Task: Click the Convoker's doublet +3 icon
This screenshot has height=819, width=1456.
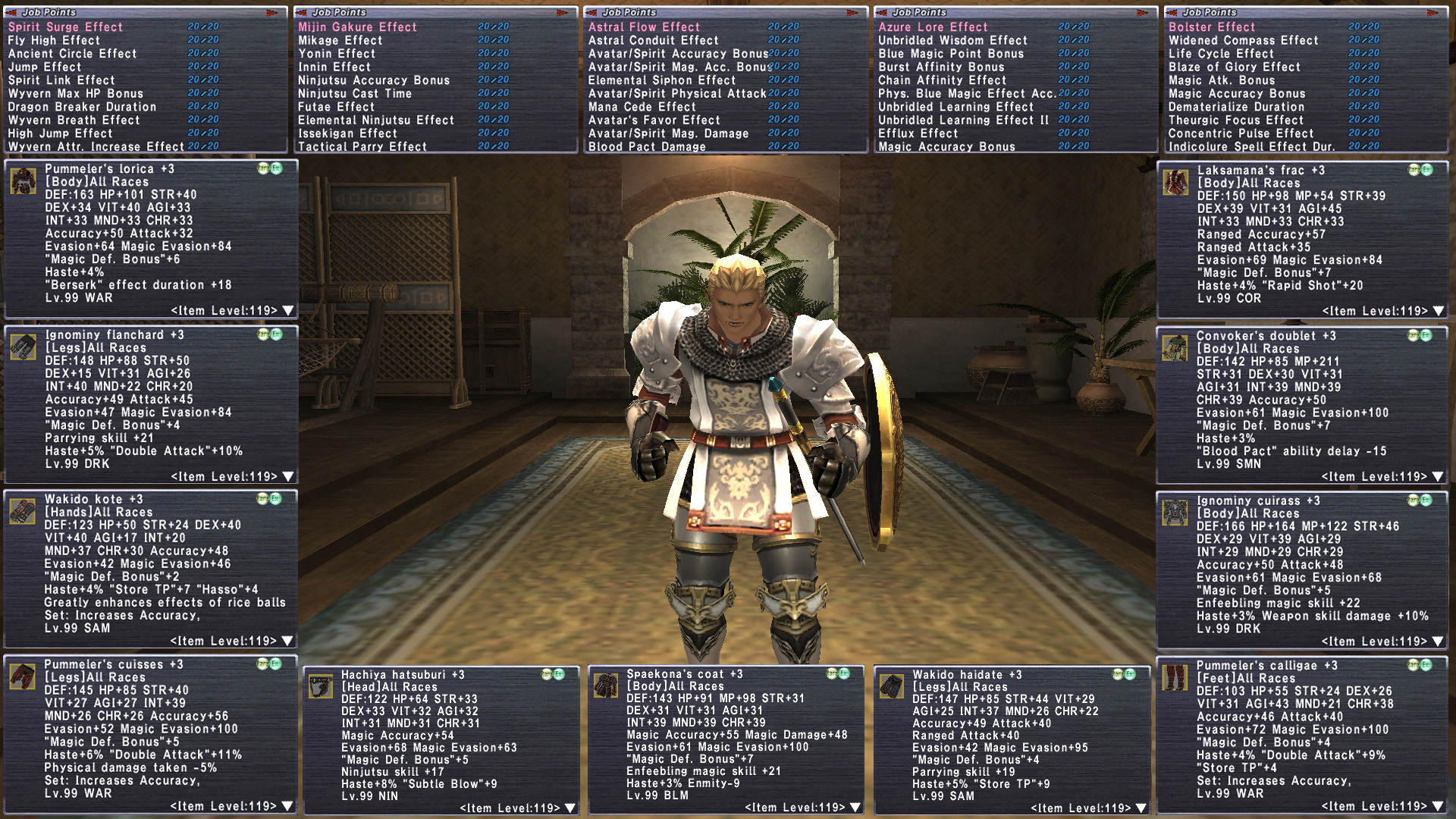Action: (x=1175, y=348)
